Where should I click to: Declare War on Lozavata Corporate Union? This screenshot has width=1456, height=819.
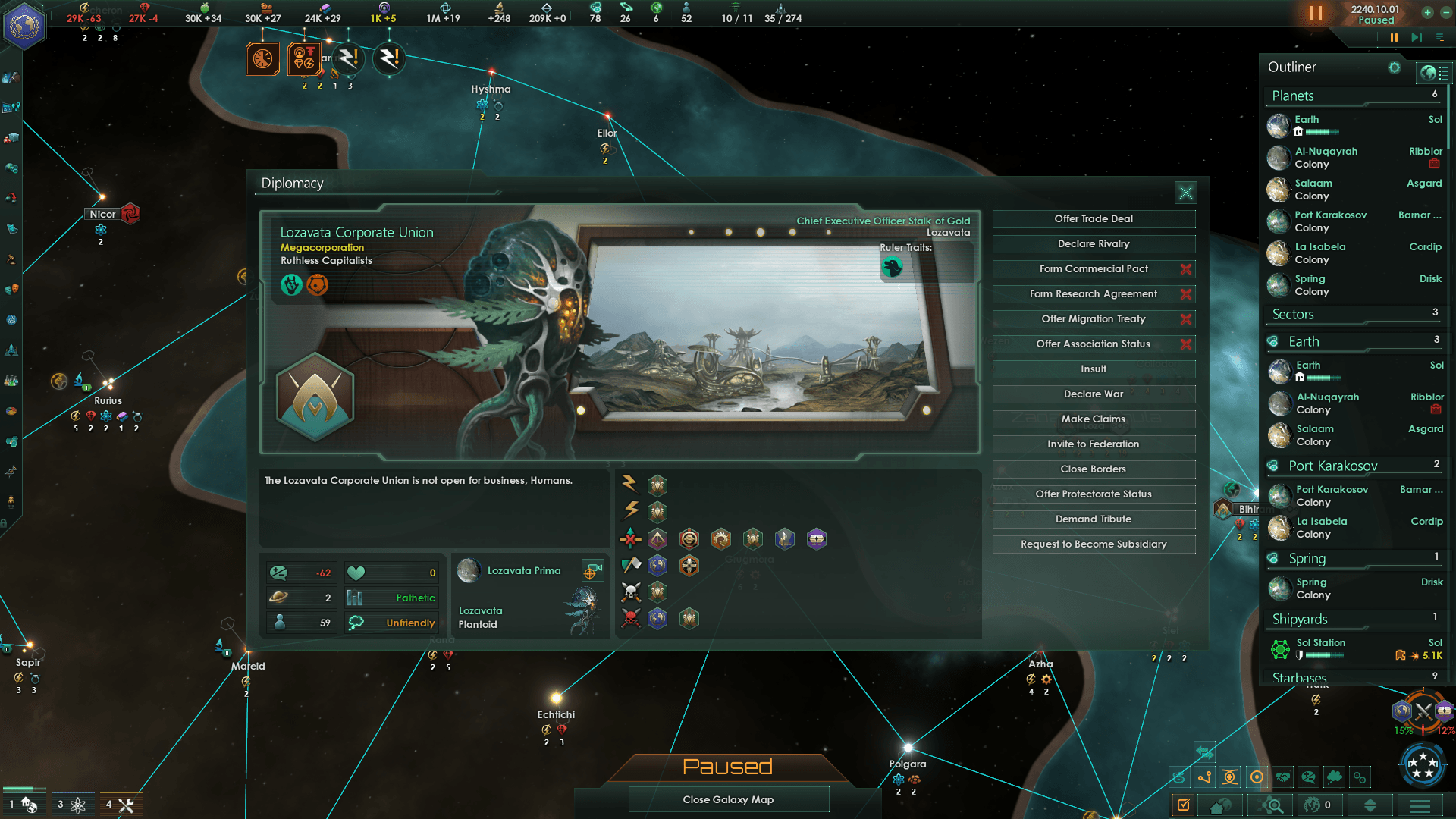1094,394
